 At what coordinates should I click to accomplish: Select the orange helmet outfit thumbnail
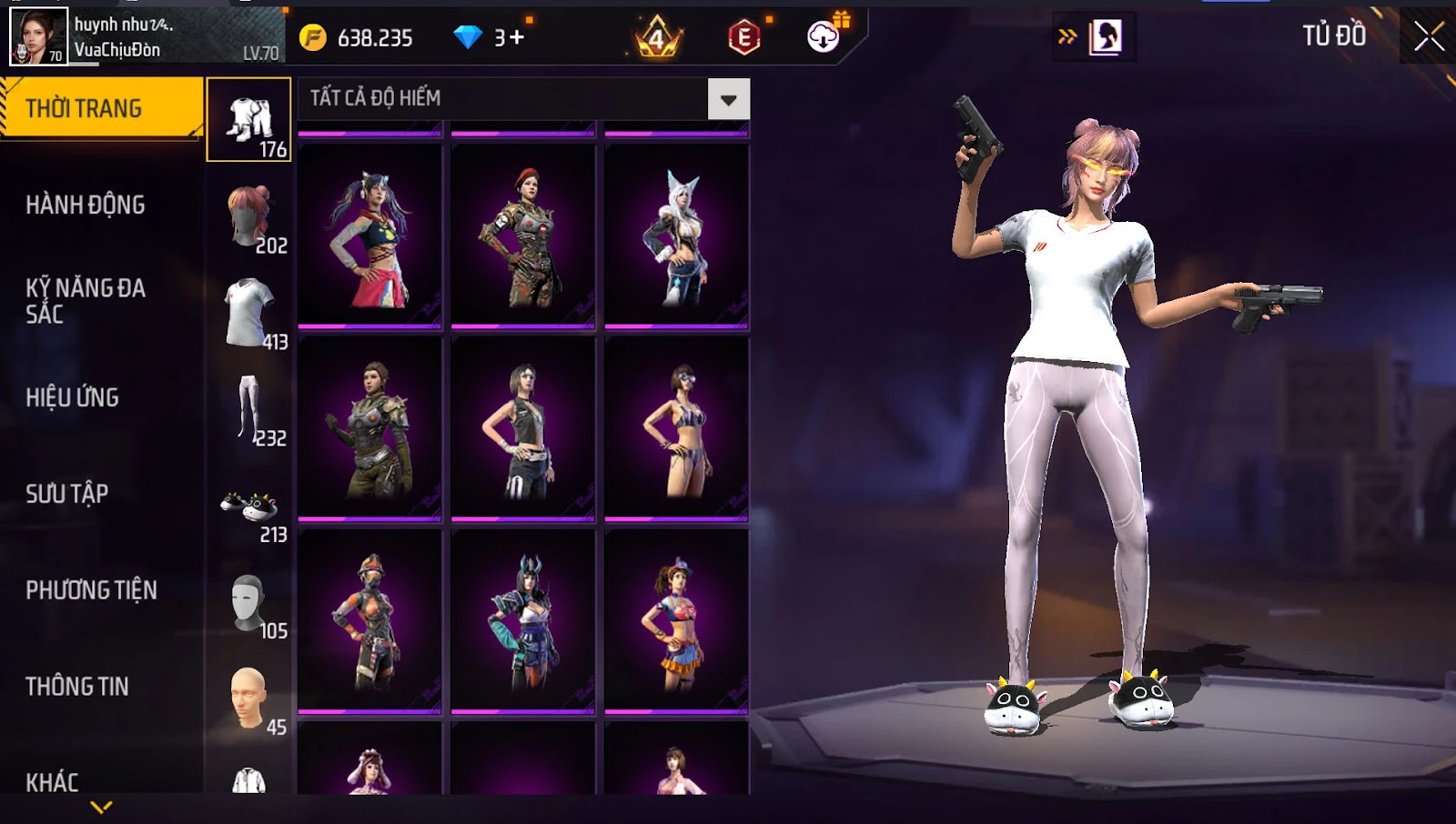369,620
